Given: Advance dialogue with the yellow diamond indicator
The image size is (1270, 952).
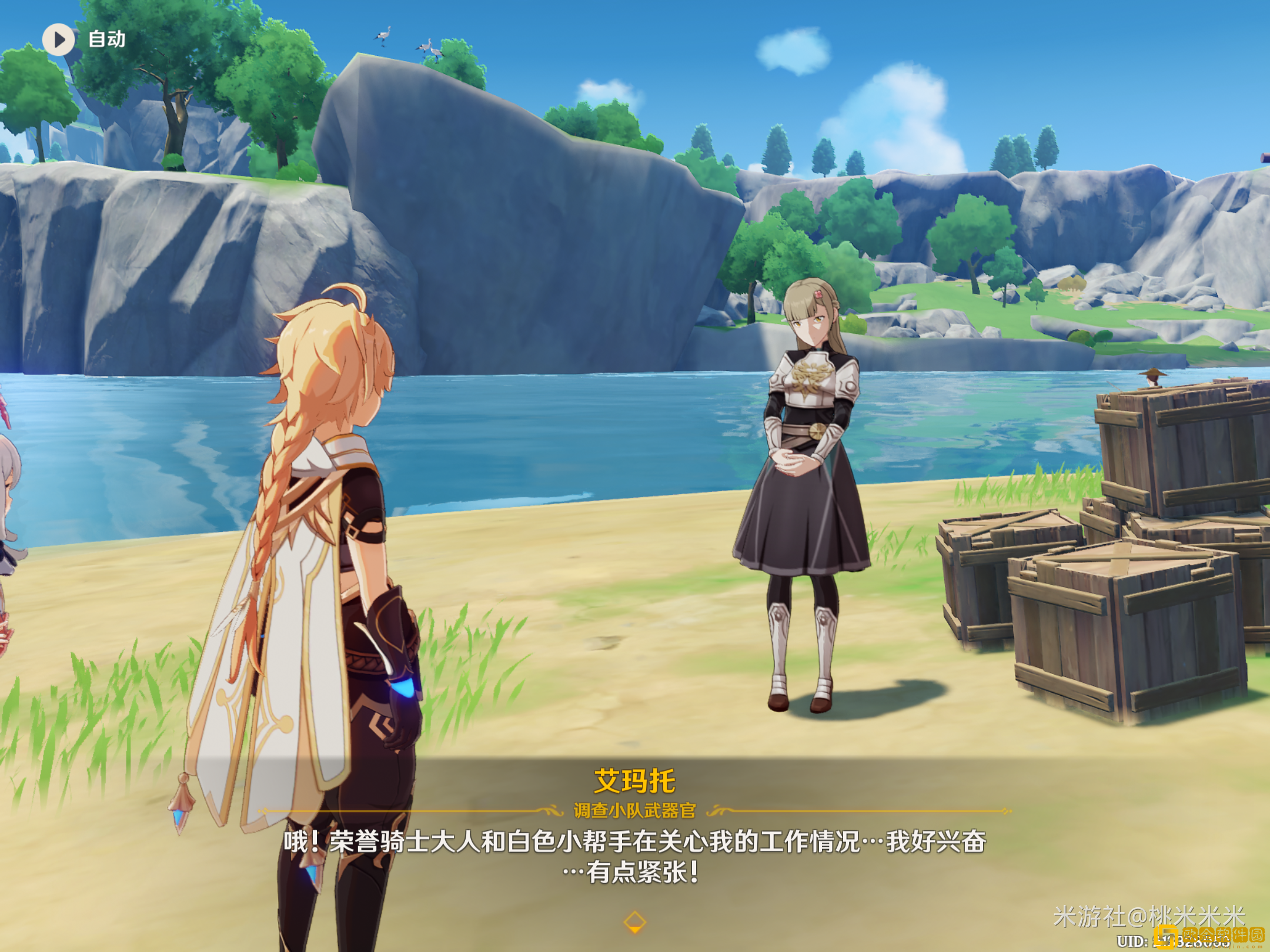Looking at the screenshot, I should 634,921.
